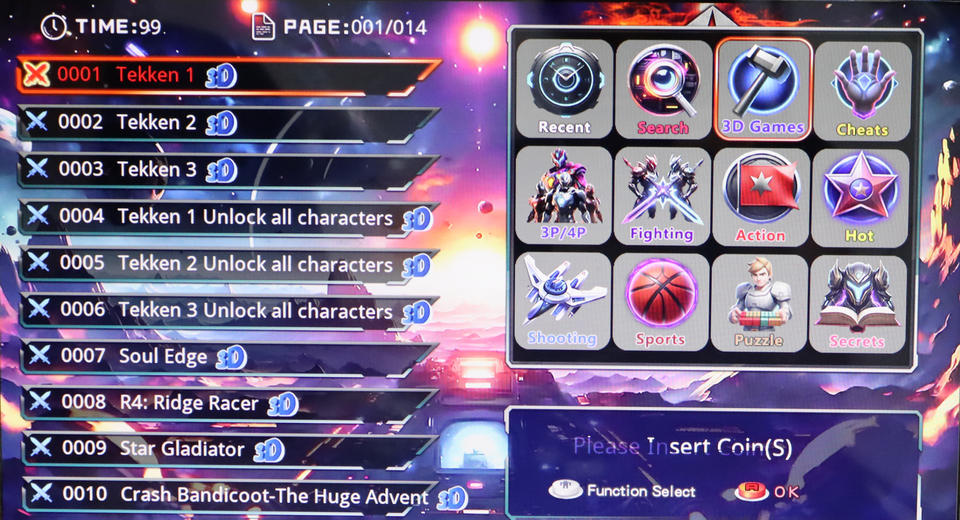Open the Sports category with basketball icon
The height and width of the screenshot is (520, 960).
660,302
